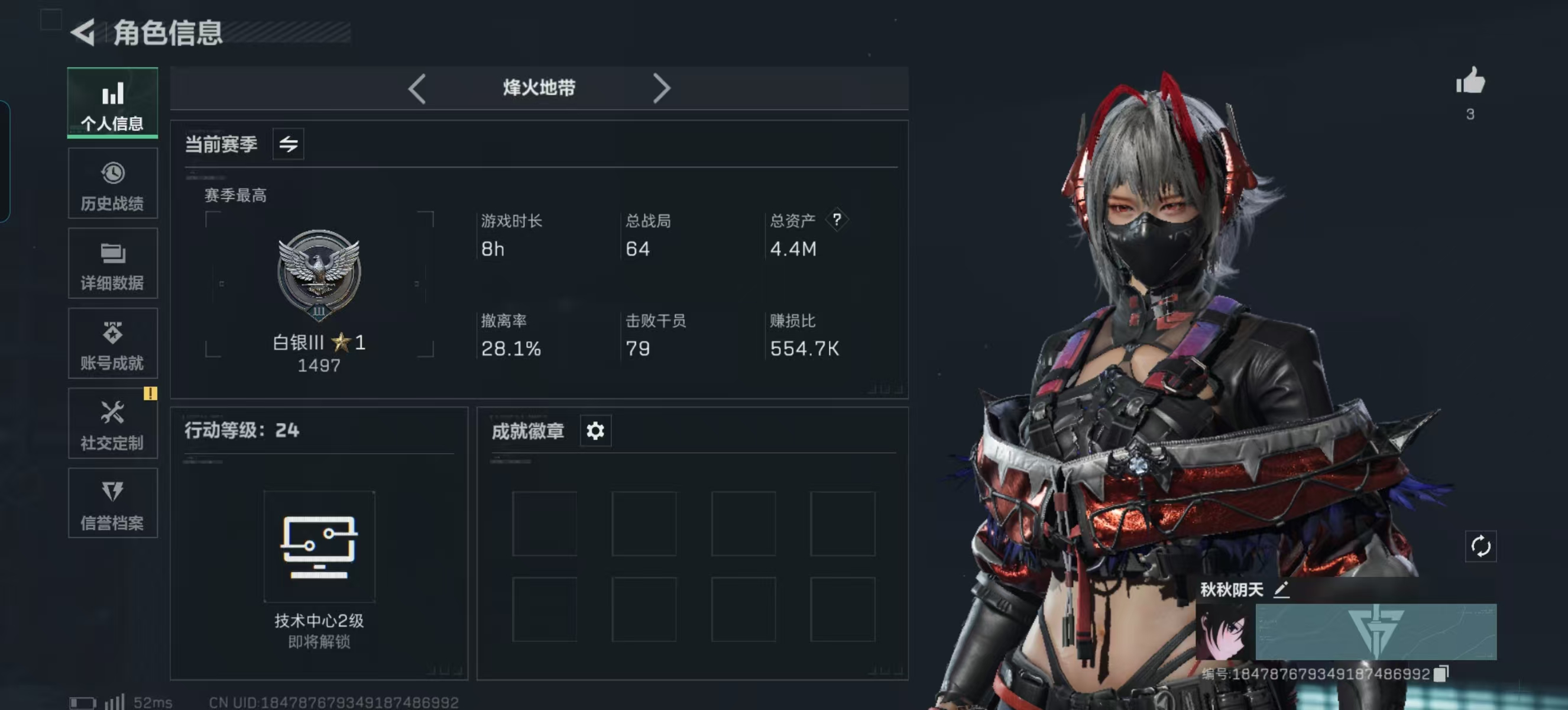Switch to the 个人信息 tab
This screenshot has width=1568, height=710.
112,103
